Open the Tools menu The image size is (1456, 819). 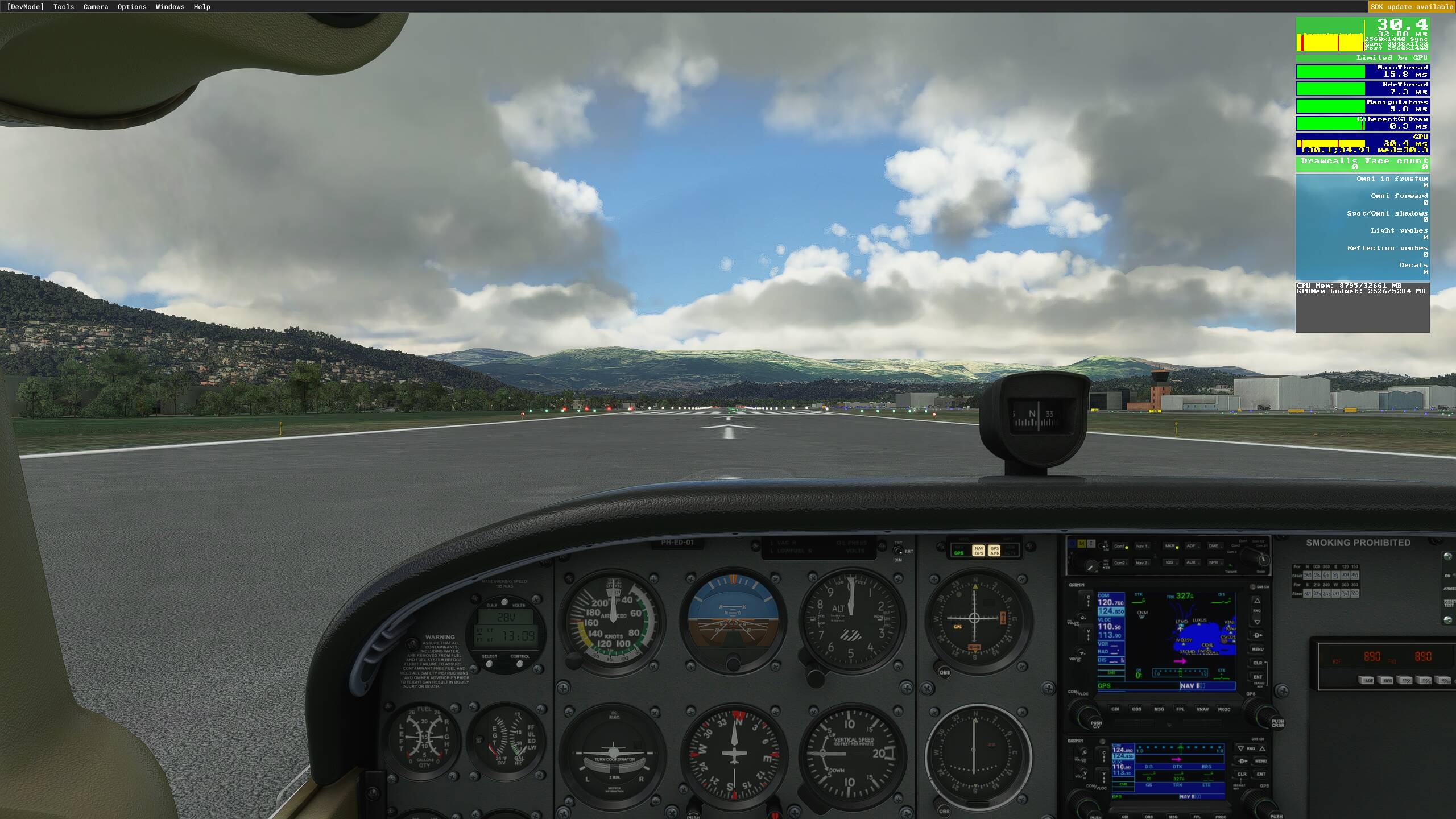[63, 7]
